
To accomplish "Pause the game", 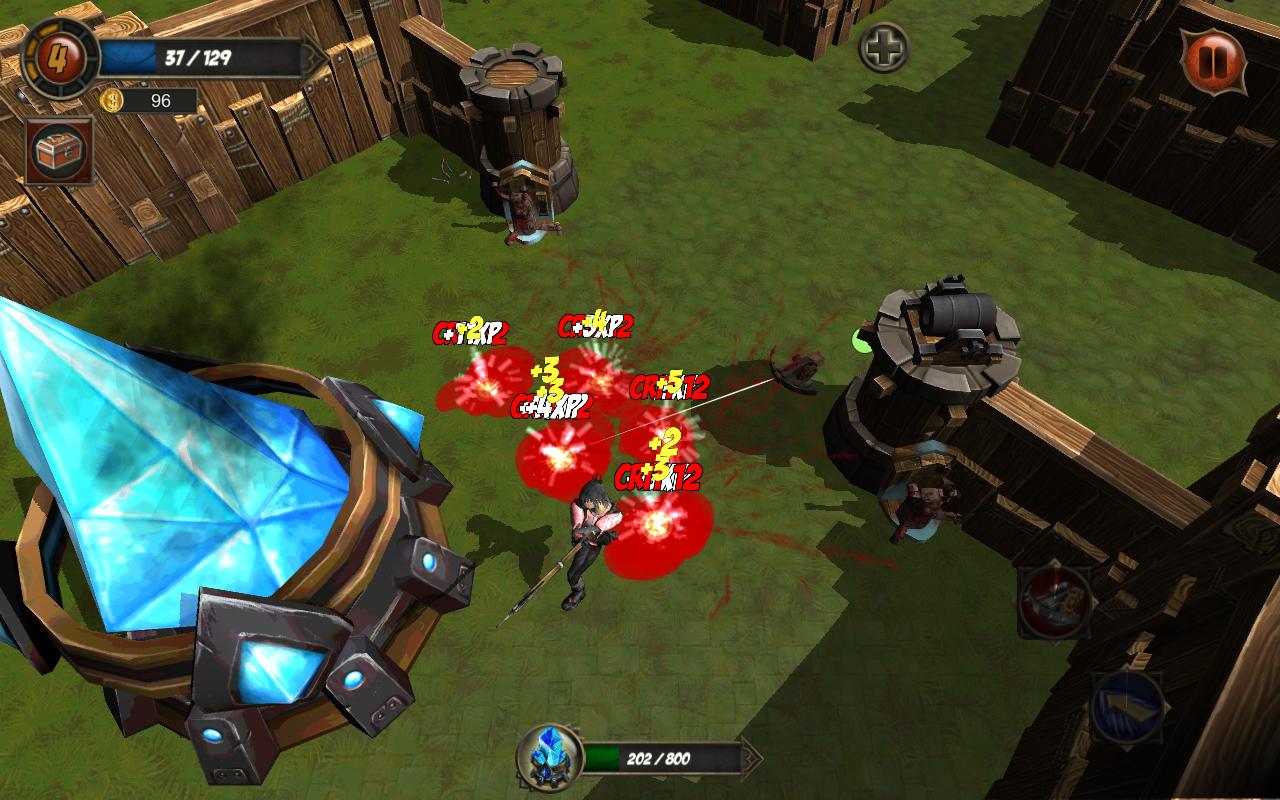I will (1213, 59).
